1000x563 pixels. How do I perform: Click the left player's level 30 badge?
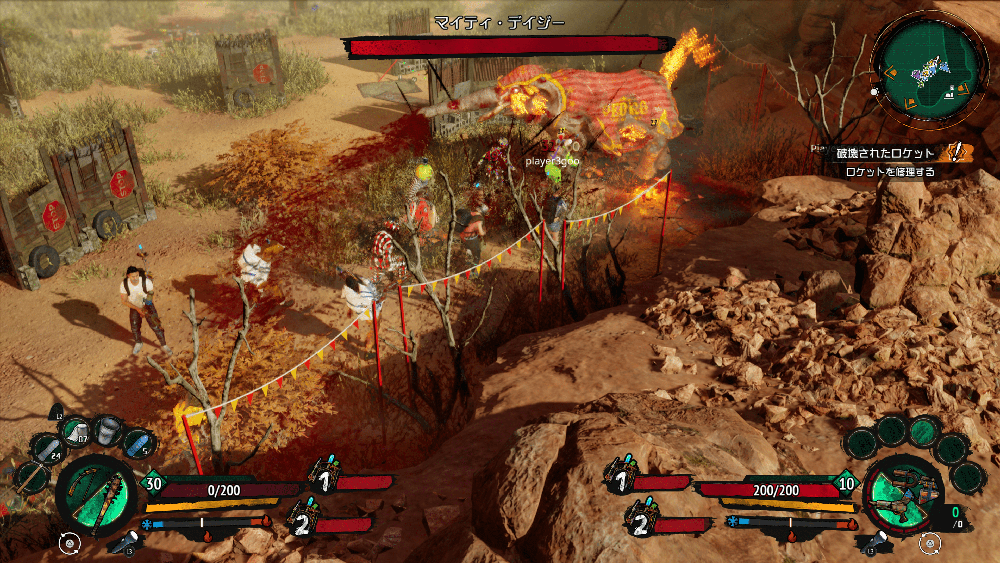tap(154, 482)
